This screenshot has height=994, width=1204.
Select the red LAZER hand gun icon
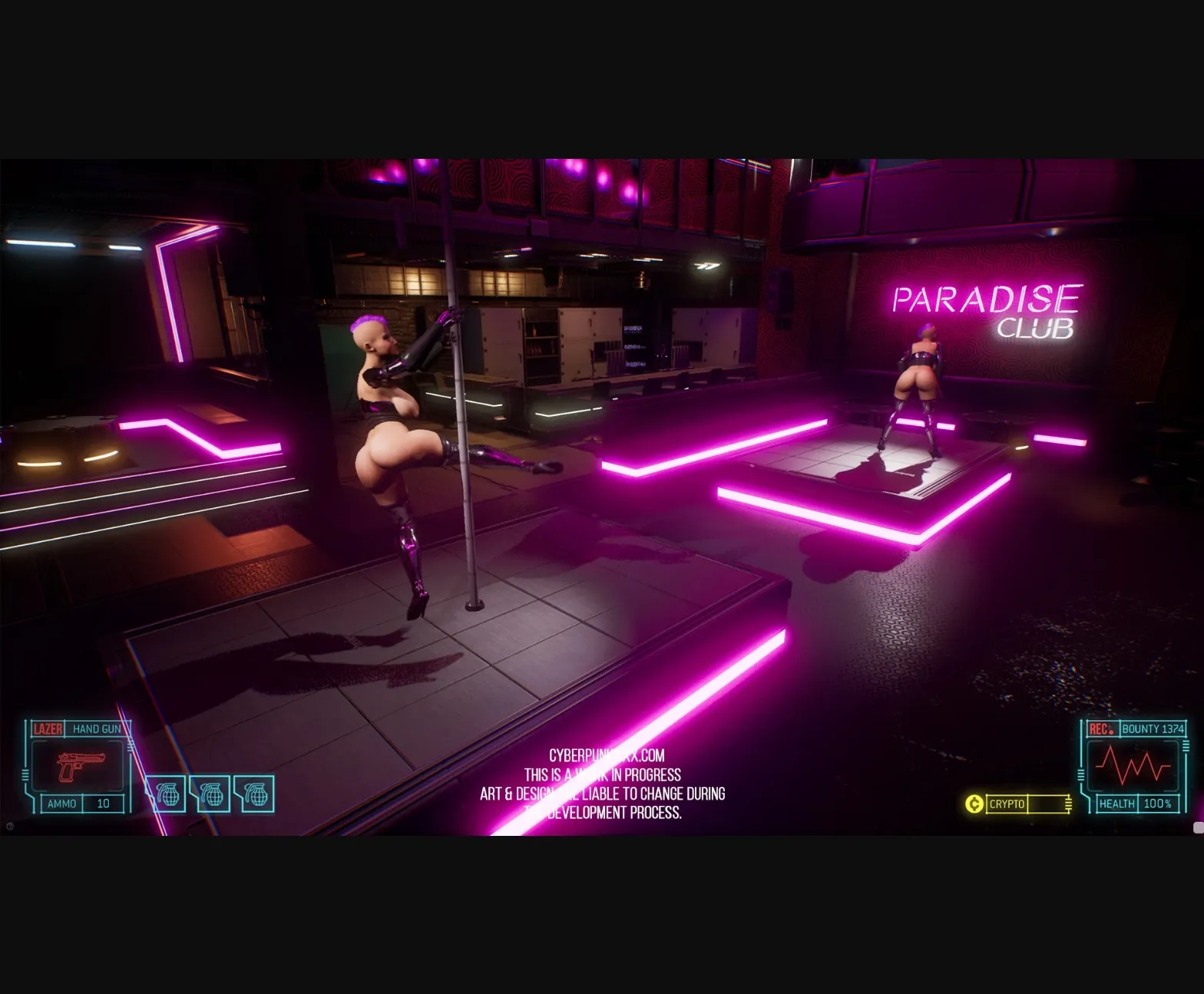pos(82,767)
